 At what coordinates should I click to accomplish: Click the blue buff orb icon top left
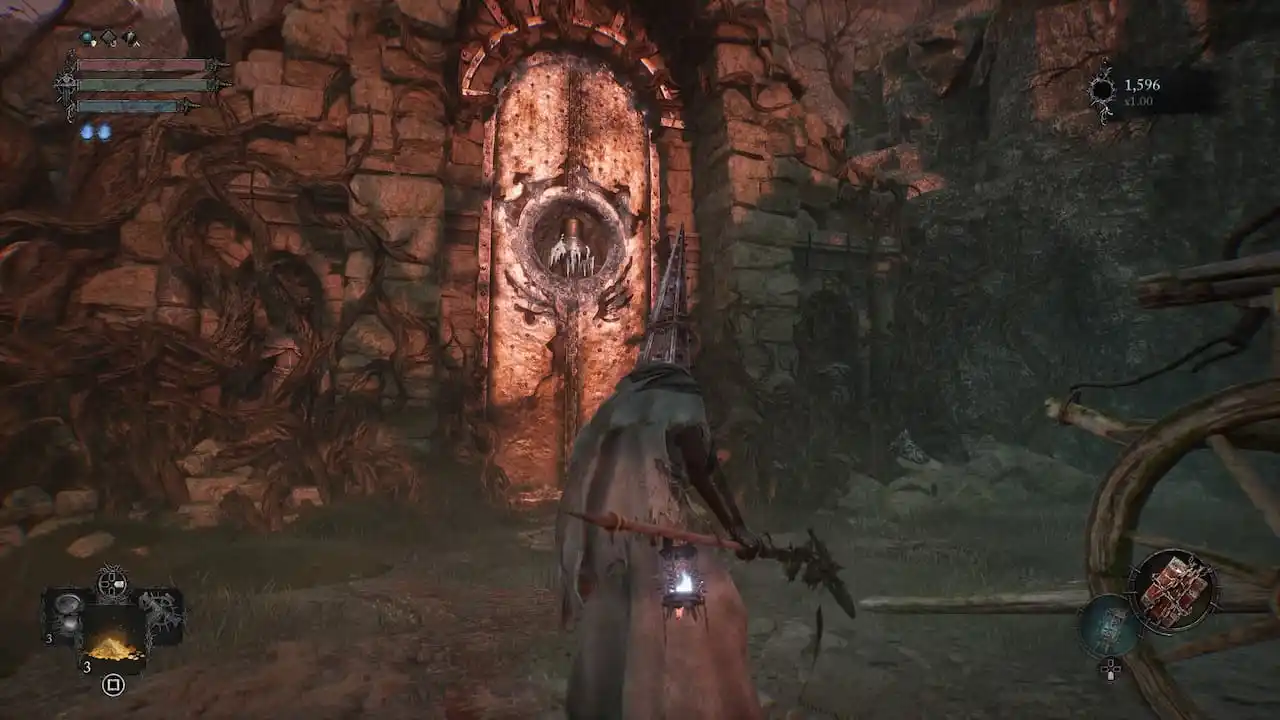[x=86, y=37]
